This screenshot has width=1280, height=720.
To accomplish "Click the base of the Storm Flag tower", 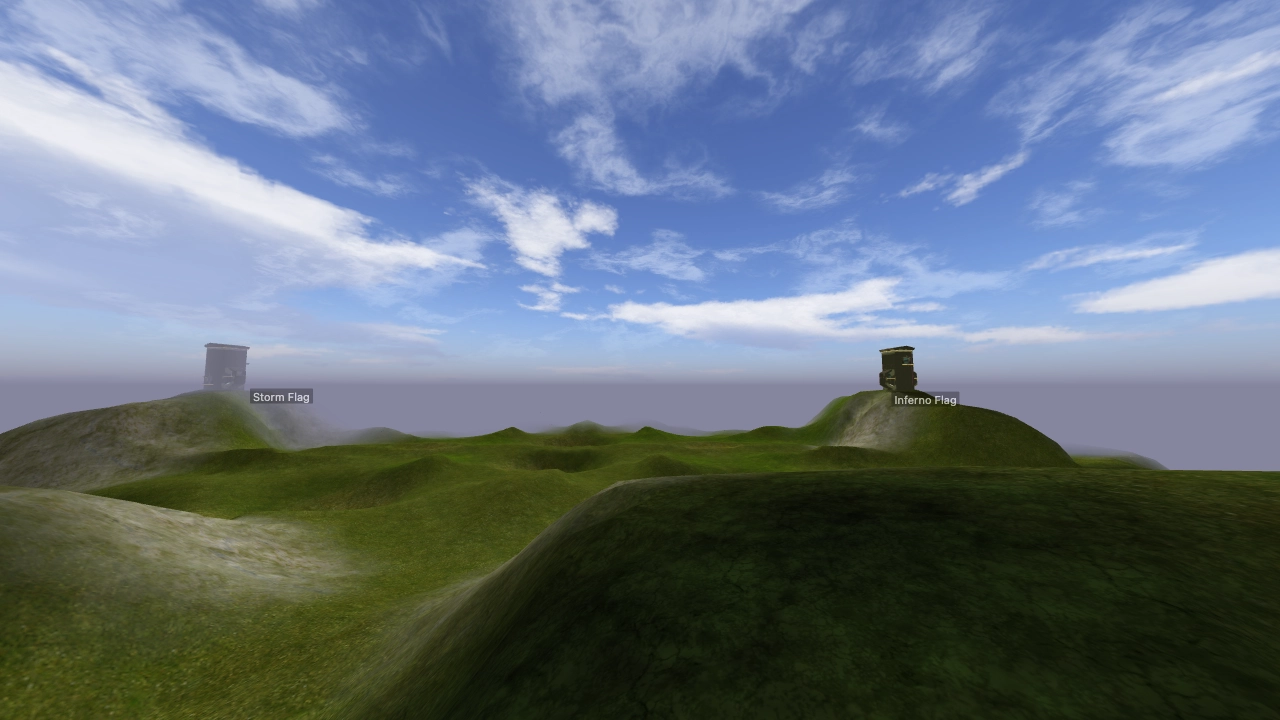I will coord(224,385).
